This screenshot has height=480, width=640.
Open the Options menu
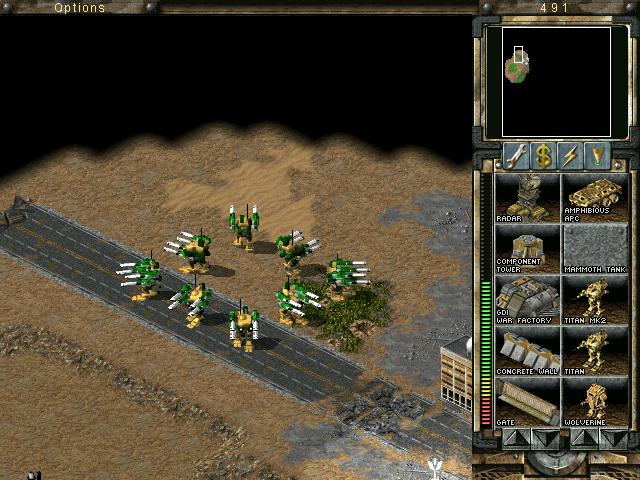79,8
